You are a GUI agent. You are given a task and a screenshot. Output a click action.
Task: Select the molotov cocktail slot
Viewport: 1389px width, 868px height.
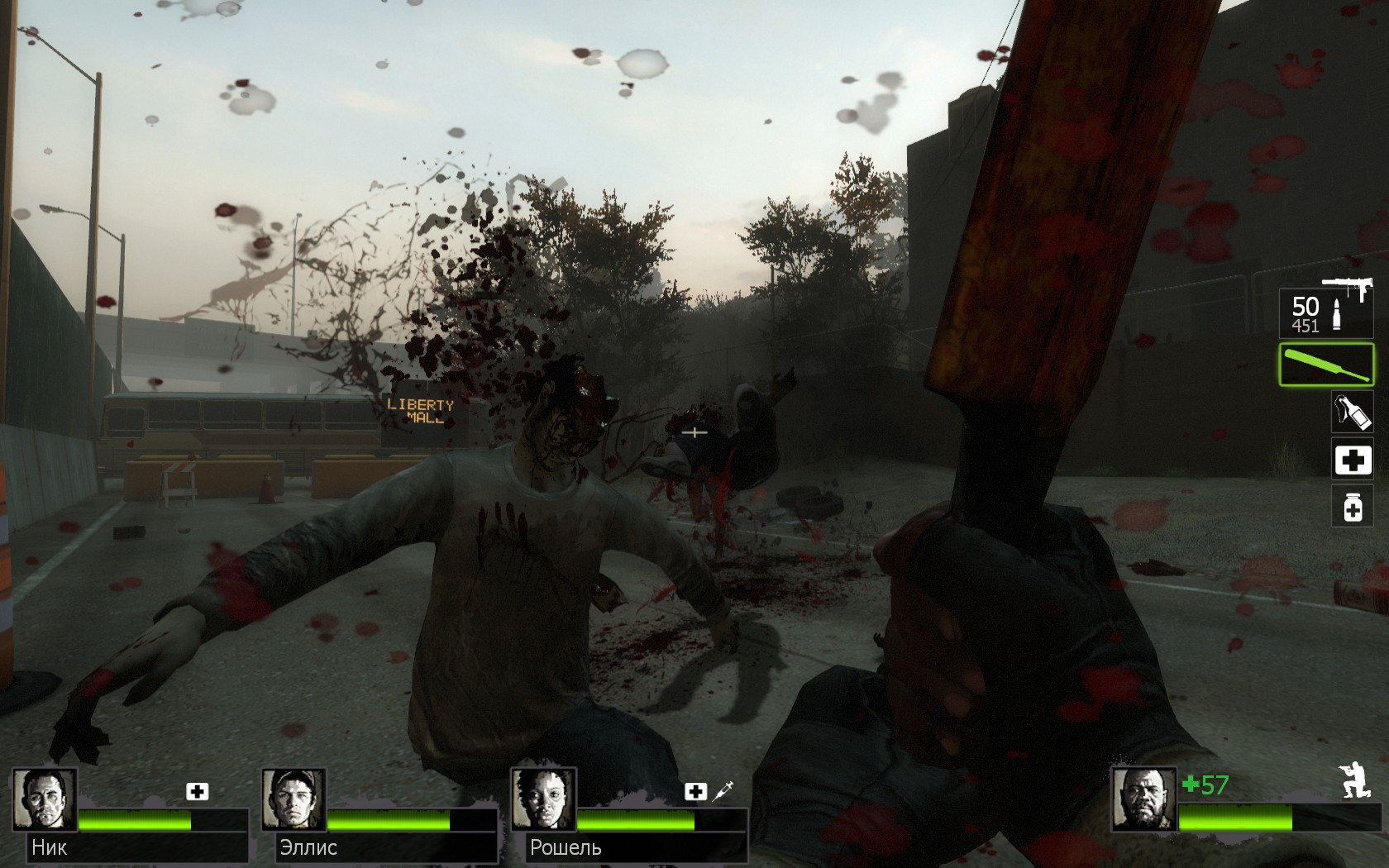click(1352, 412)
